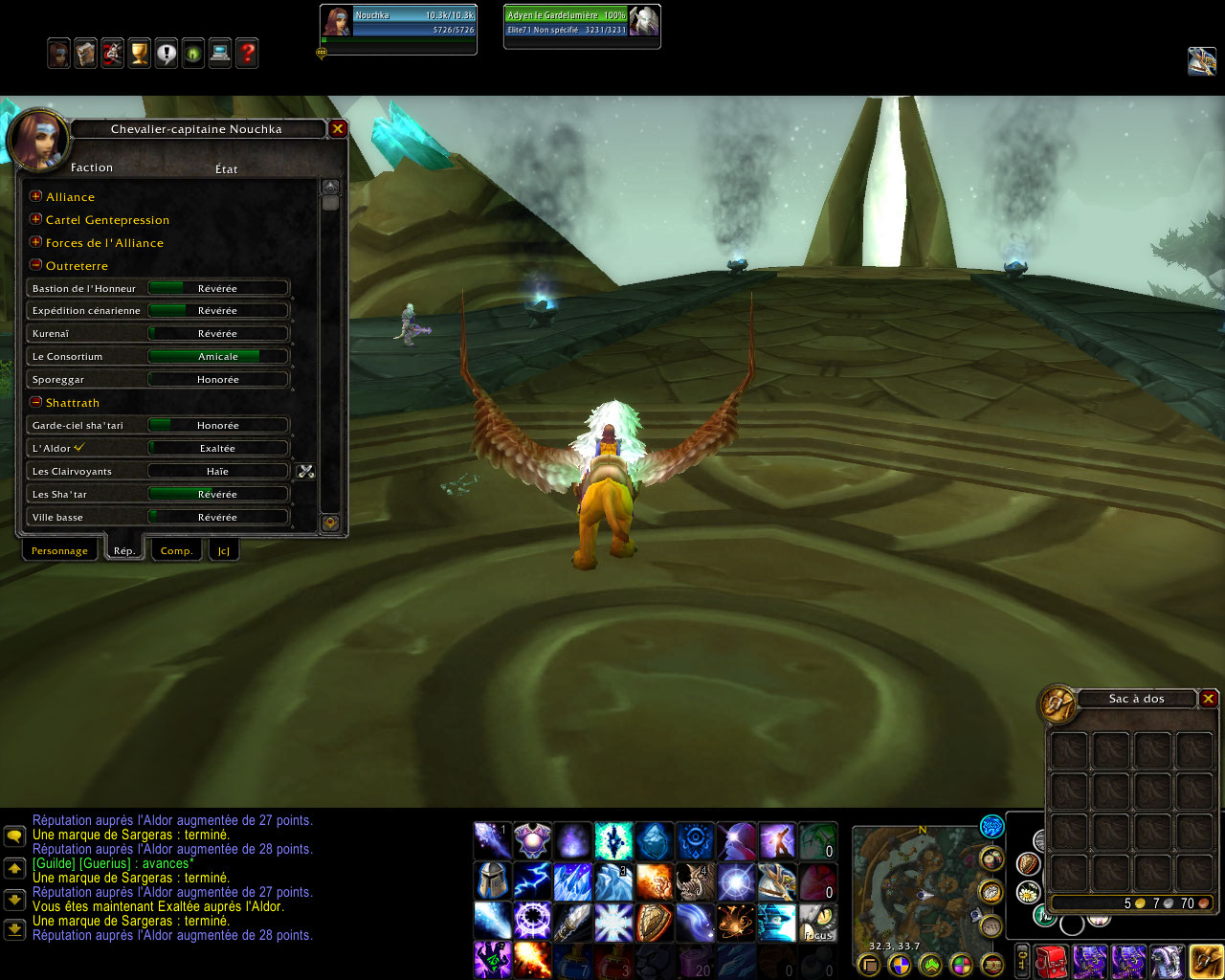Screen dimensions: 1225x980
Task: Select the Le Consortium reputation bar
Action: tap(217, 356)
